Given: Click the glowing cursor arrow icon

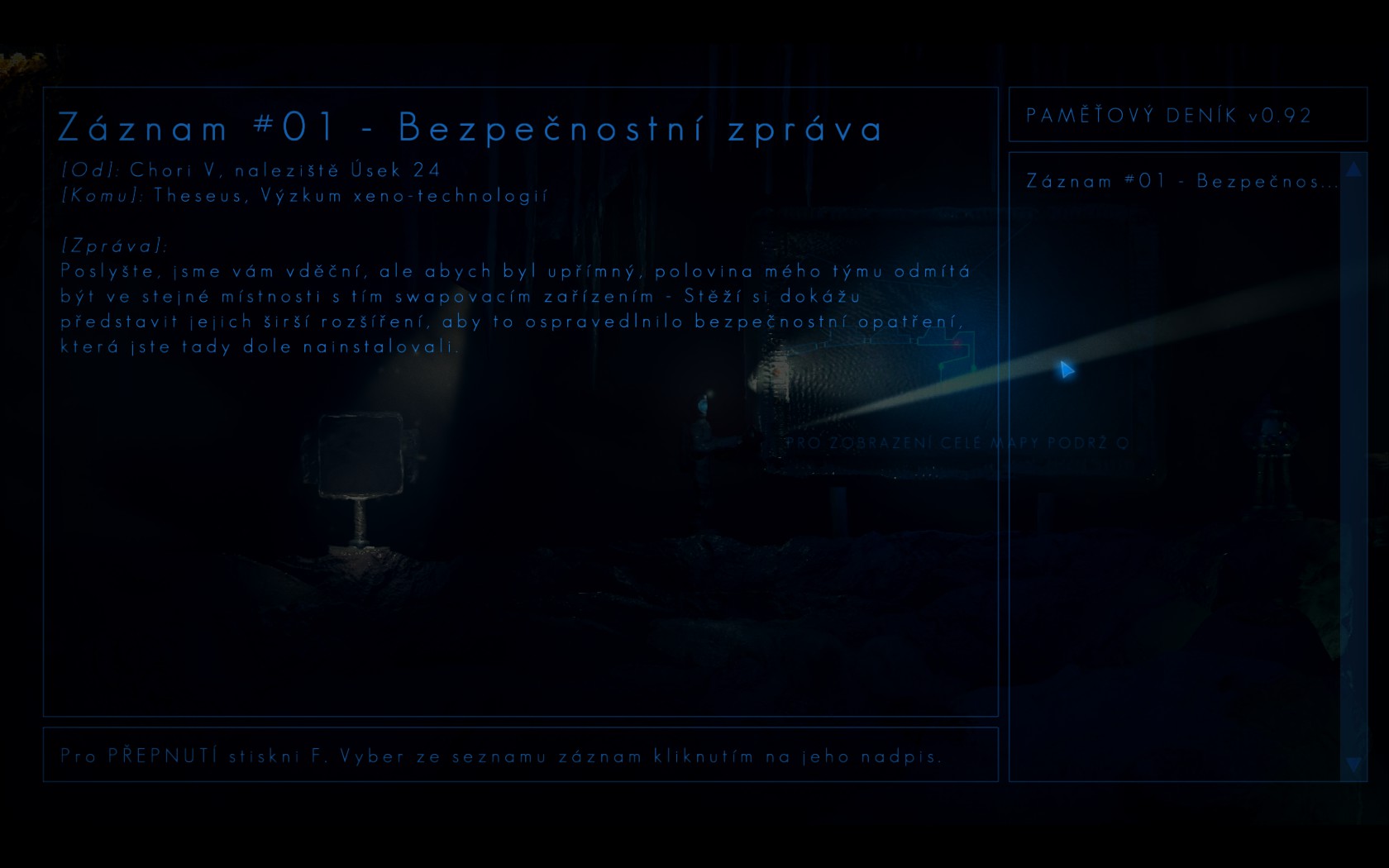Looking at the screenshot, I should pyautogui.click(x=1066, y=372).
